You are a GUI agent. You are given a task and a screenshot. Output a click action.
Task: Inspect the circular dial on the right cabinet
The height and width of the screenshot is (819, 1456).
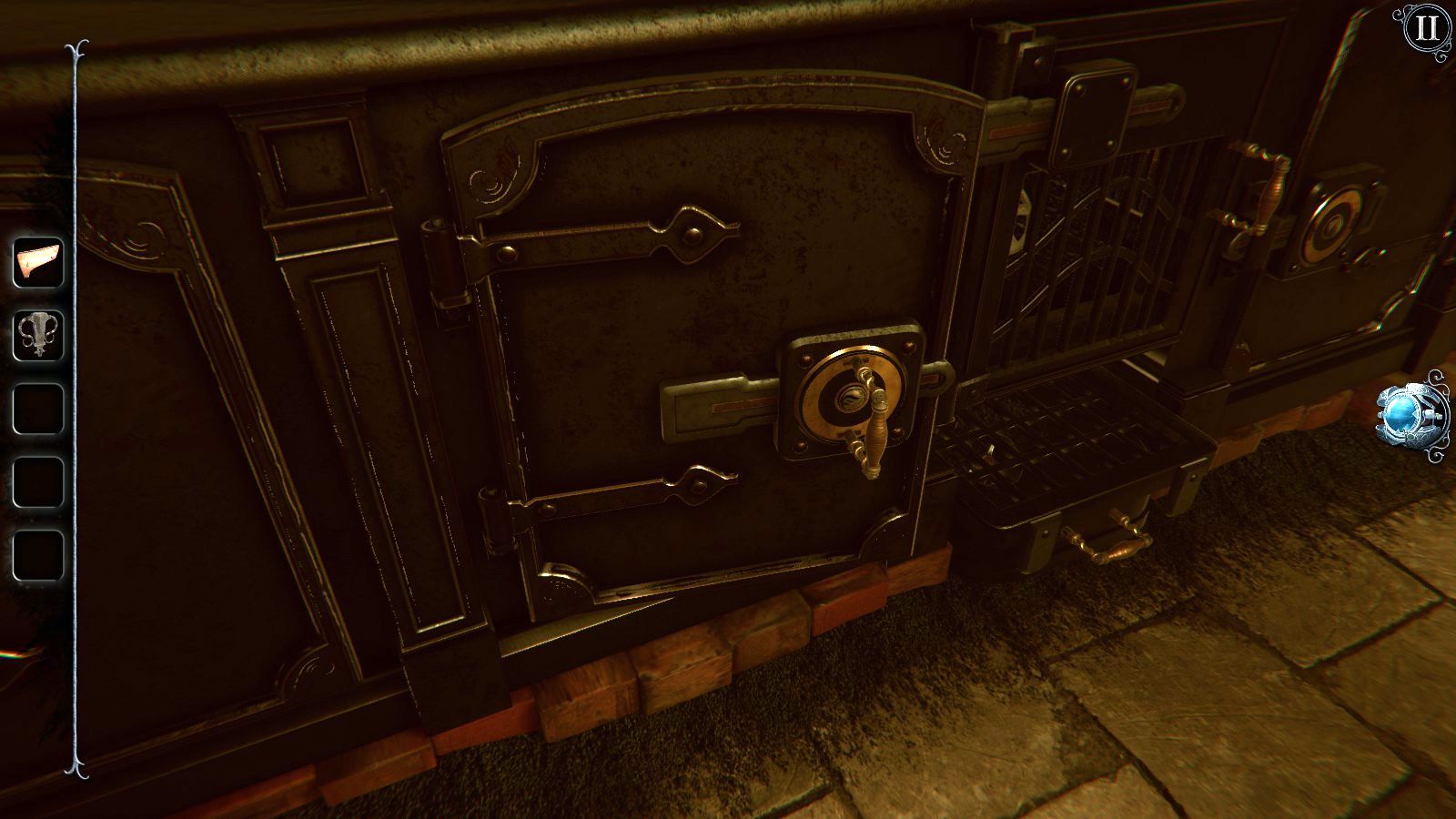[x=1334, y=225]
